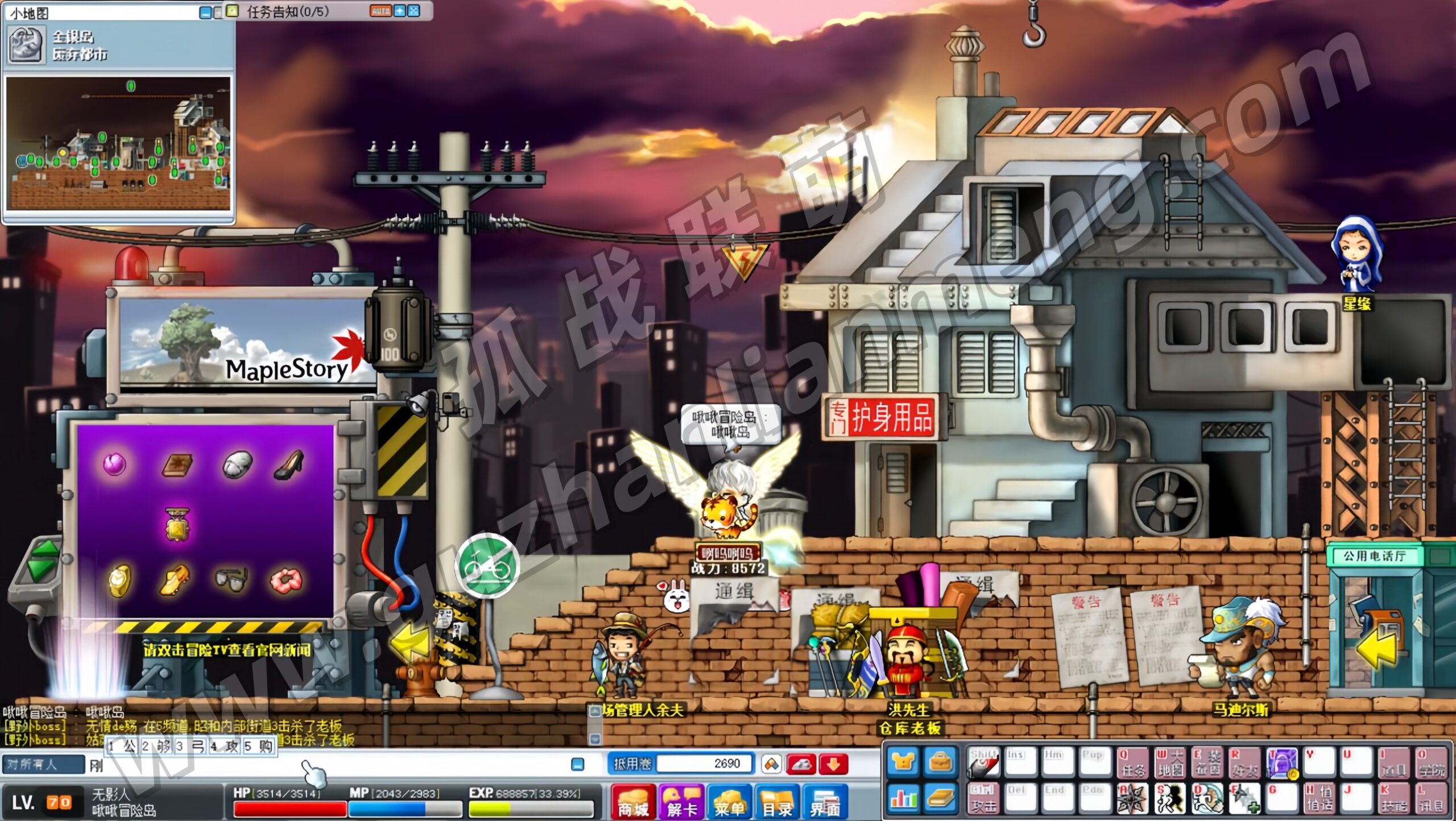
Task: Activate the shuriken skill on key A
Action: click(x=1132, y=798)
